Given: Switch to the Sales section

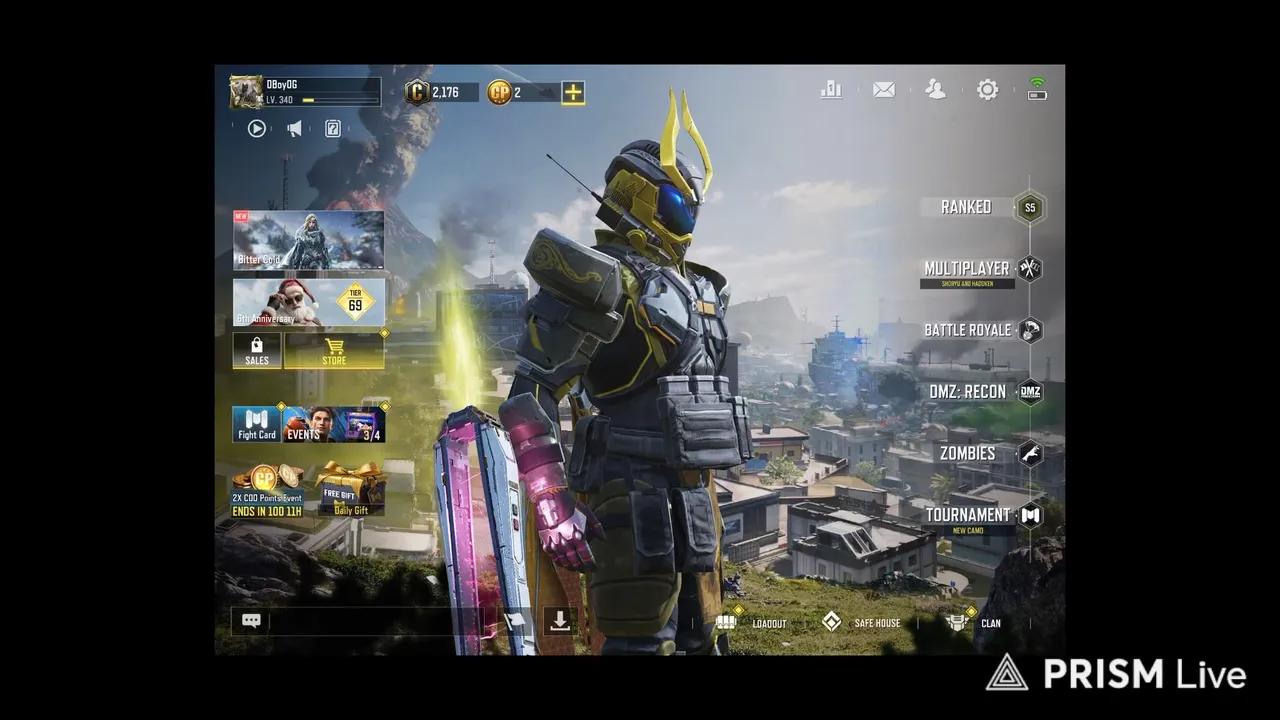Looking at the screenshot, I should point(256,351).
